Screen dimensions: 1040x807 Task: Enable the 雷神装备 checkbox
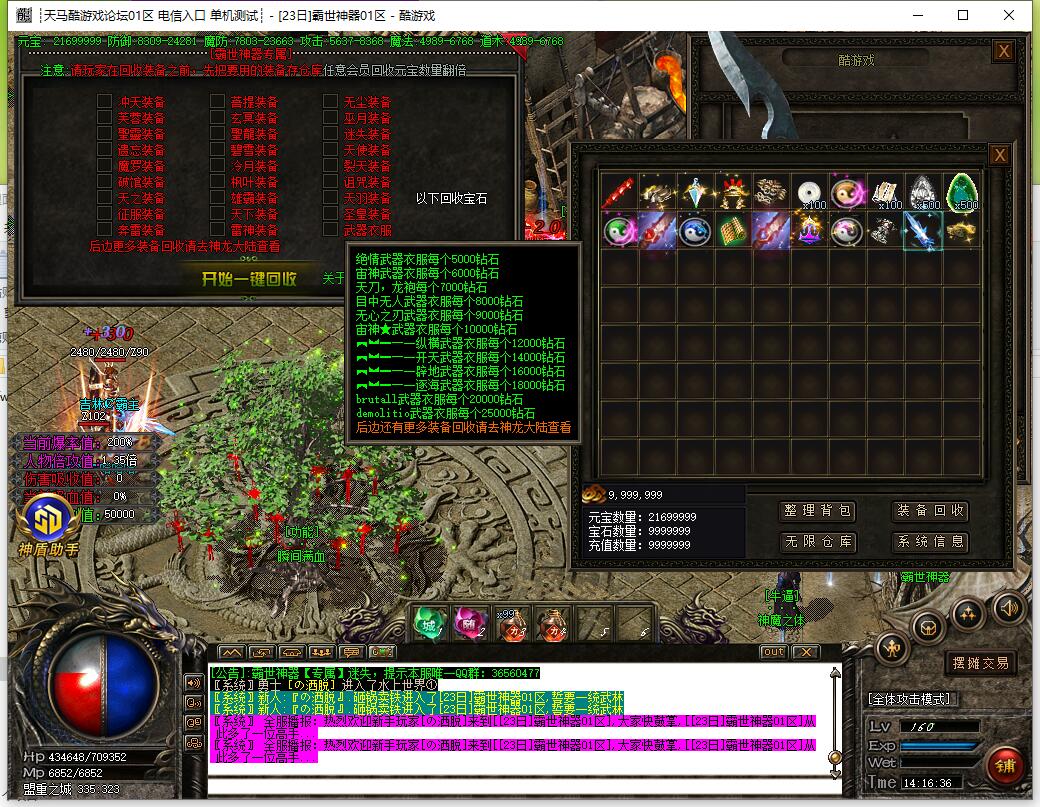click(x=217, y=230)
